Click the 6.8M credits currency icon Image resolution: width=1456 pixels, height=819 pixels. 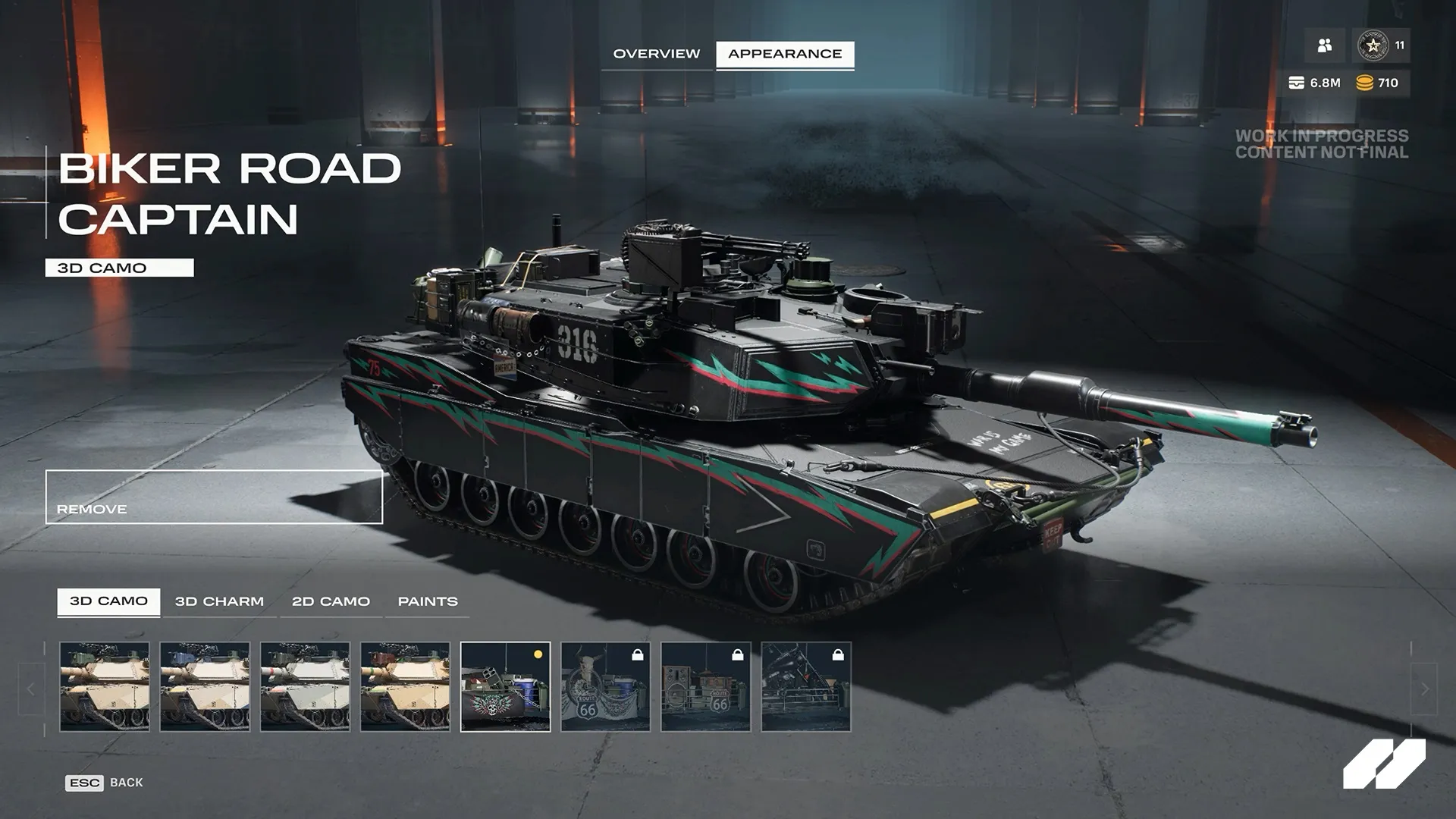pos(1295,82)
